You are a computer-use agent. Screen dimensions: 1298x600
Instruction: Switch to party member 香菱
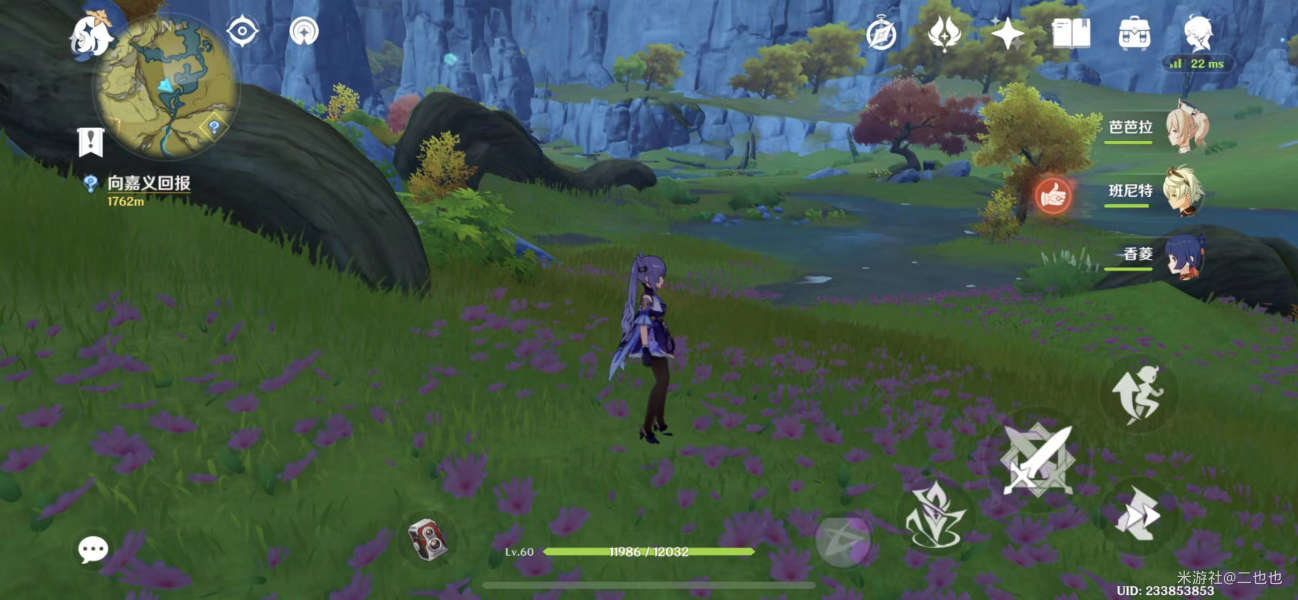tap(1186, 254)
